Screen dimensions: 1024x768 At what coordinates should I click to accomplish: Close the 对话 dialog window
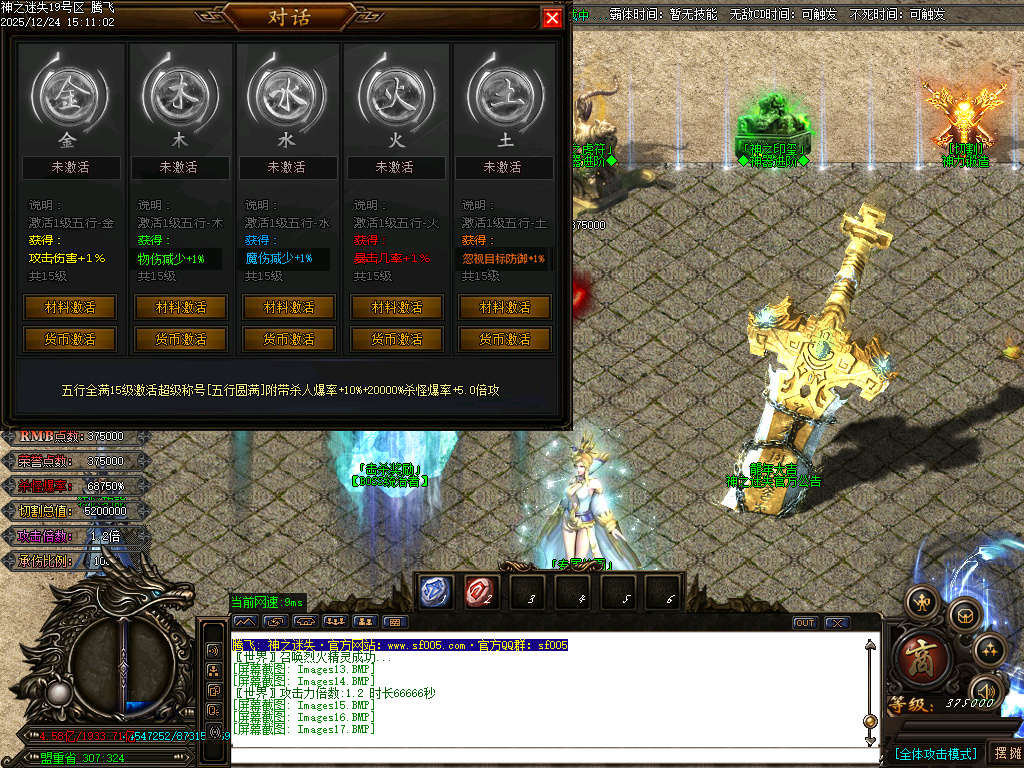(x=551, y=18)
